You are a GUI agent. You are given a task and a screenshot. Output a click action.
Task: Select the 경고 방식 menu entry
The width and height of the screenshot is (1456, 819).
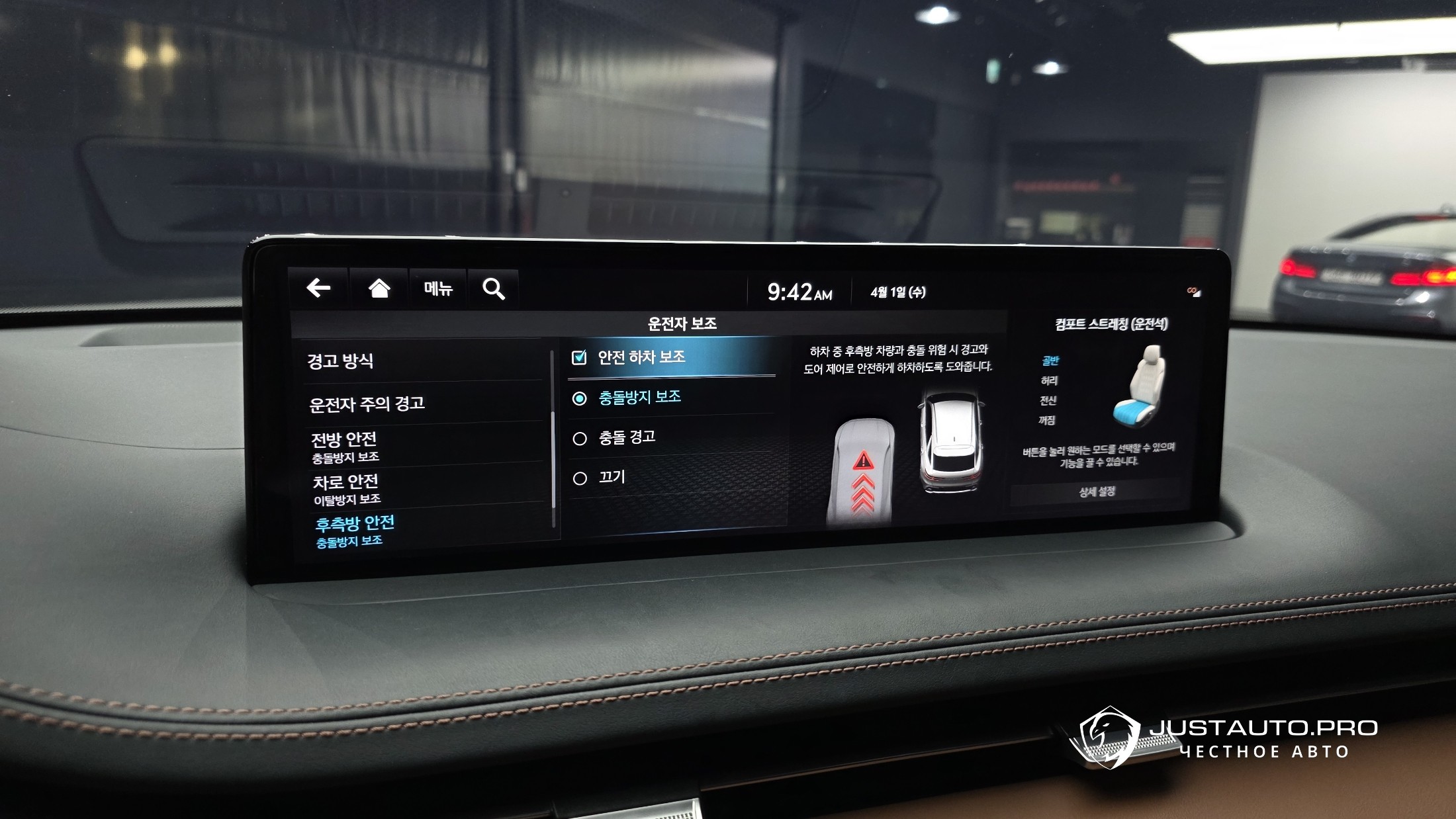coord(341,361)
